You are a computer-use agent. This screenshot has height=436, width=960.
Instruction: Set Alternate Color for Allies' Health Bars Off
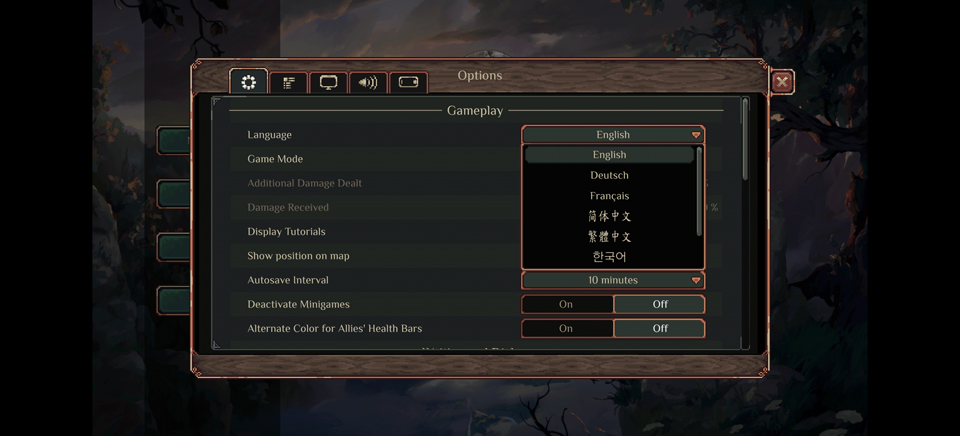pyautogui.click(x=659, y=328)
